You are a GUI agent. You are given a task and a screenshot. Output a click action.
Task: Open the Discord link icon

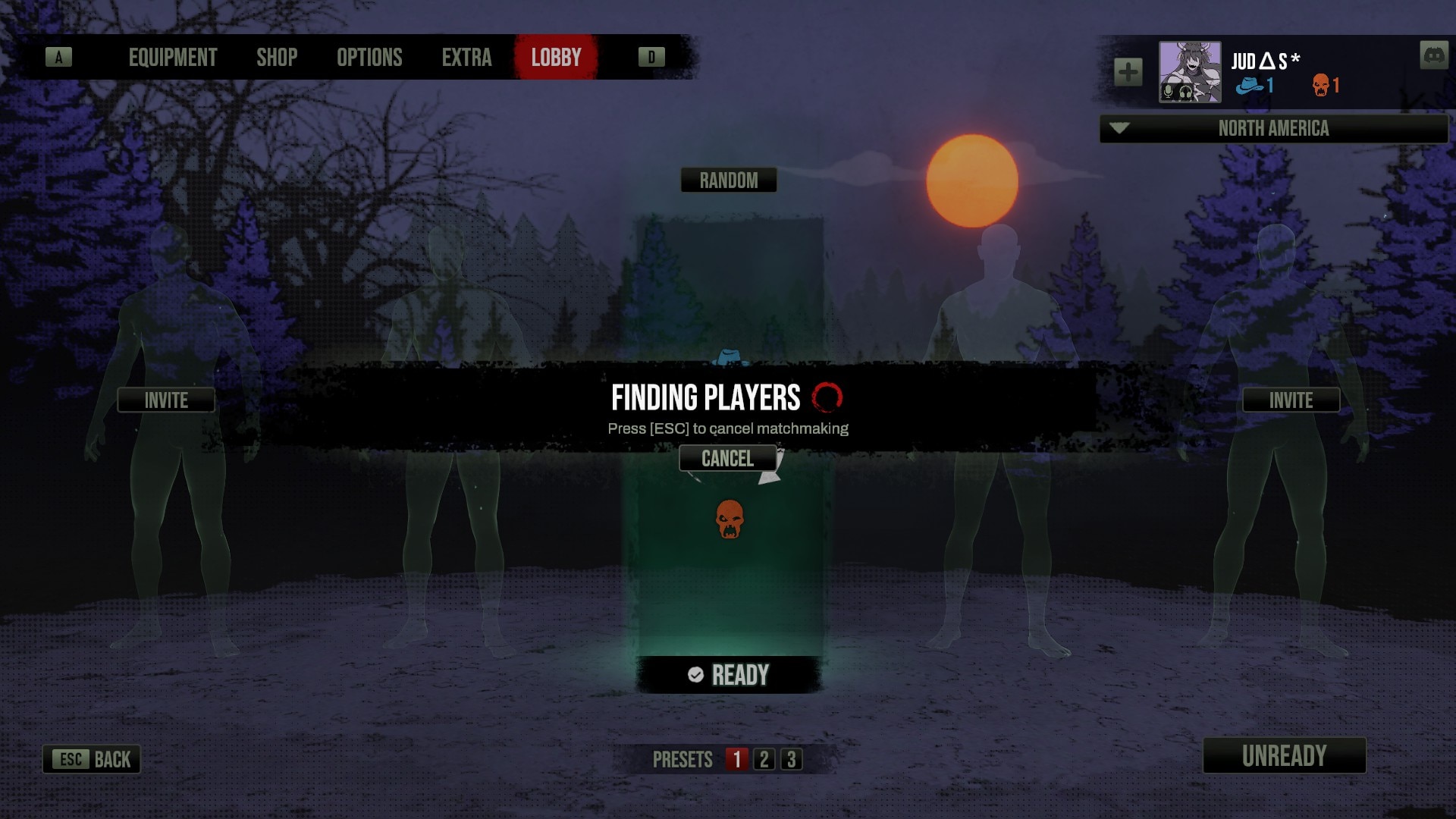click(1433, 55)
